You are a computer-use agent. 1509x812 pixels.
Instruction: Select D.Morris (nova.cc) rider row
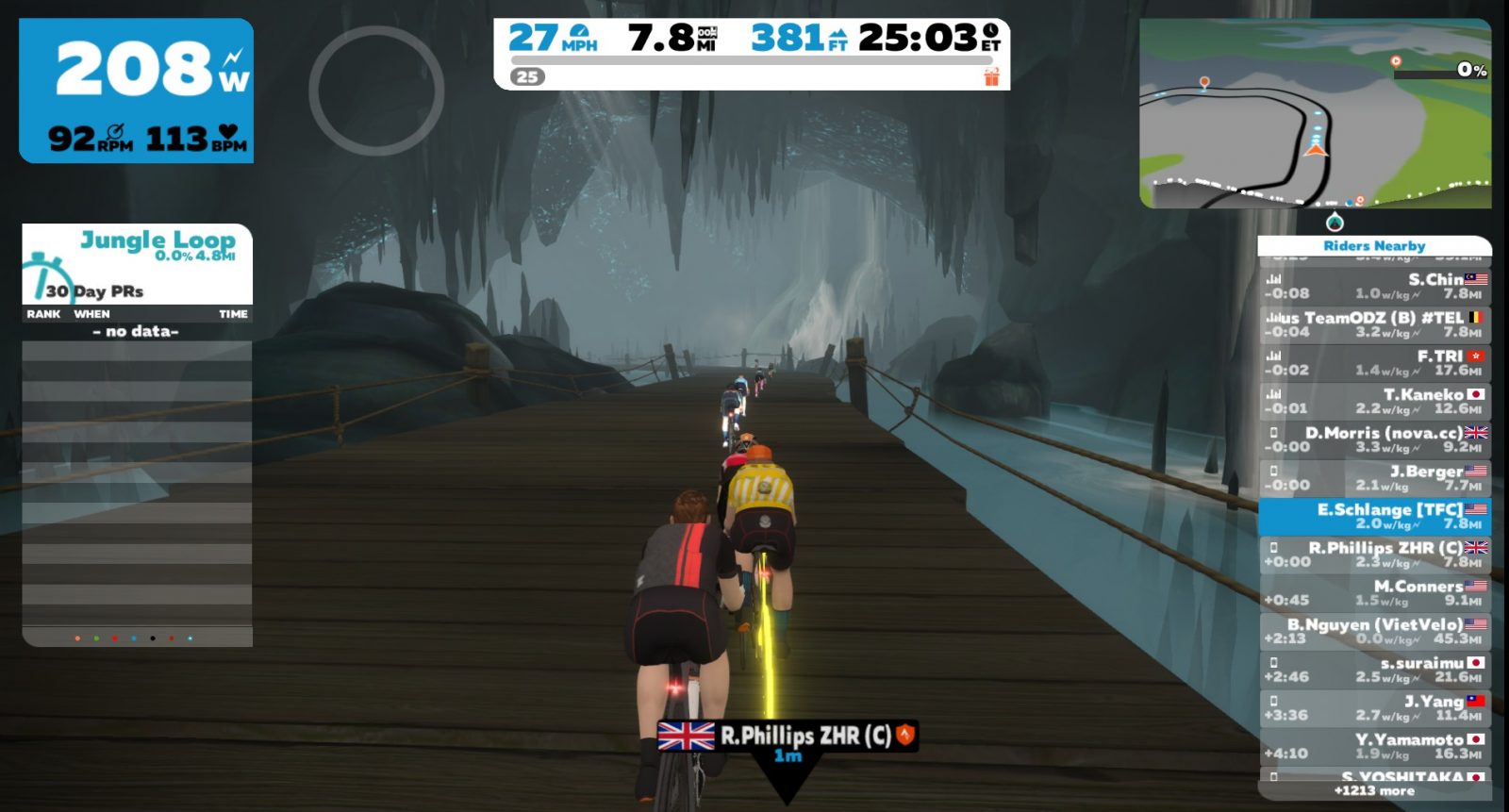coord(1374,439)
